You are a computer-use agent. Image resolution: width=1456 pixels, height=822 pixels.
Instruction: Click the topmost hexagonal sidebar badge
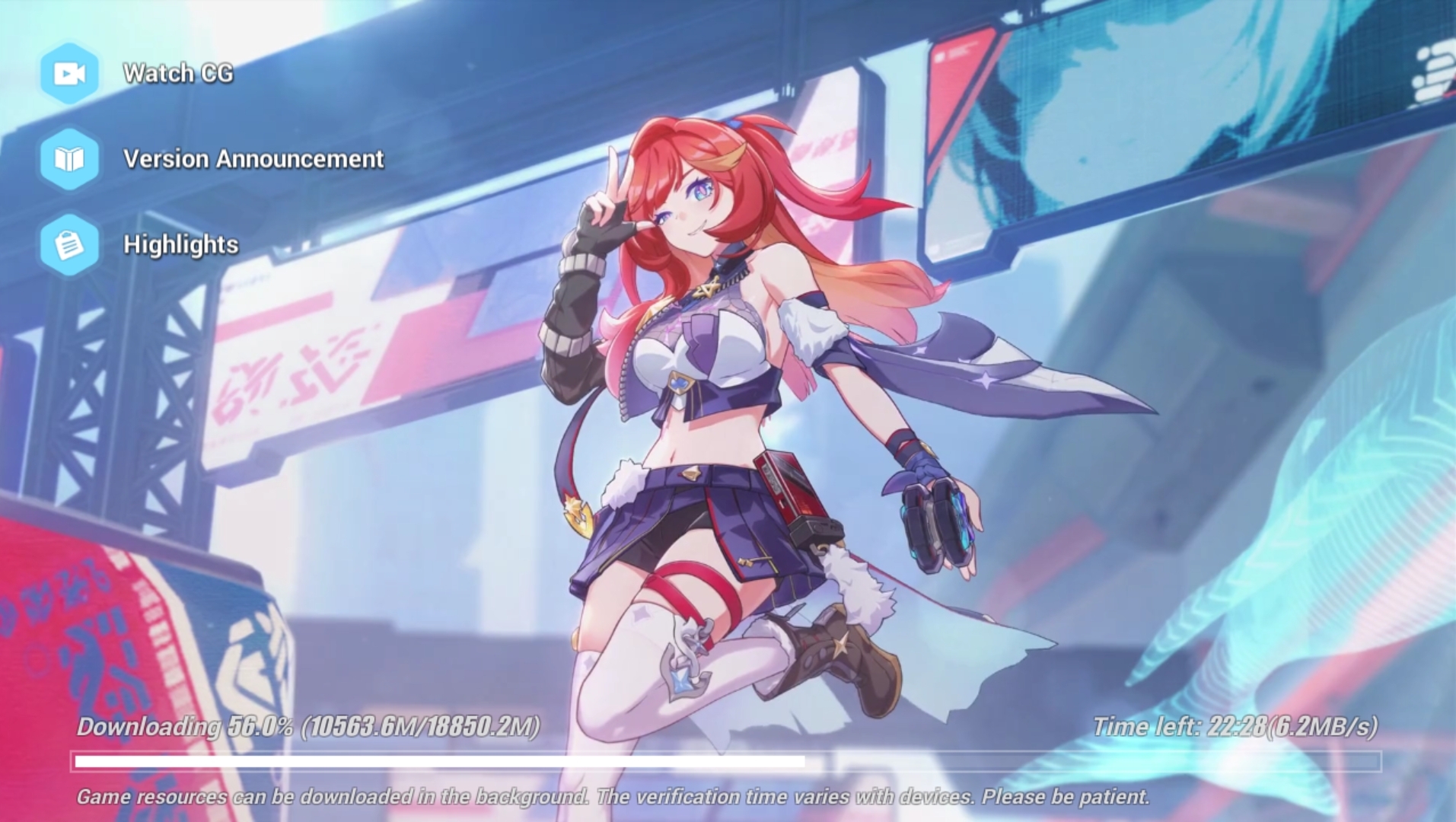click(x=69, y=73)
